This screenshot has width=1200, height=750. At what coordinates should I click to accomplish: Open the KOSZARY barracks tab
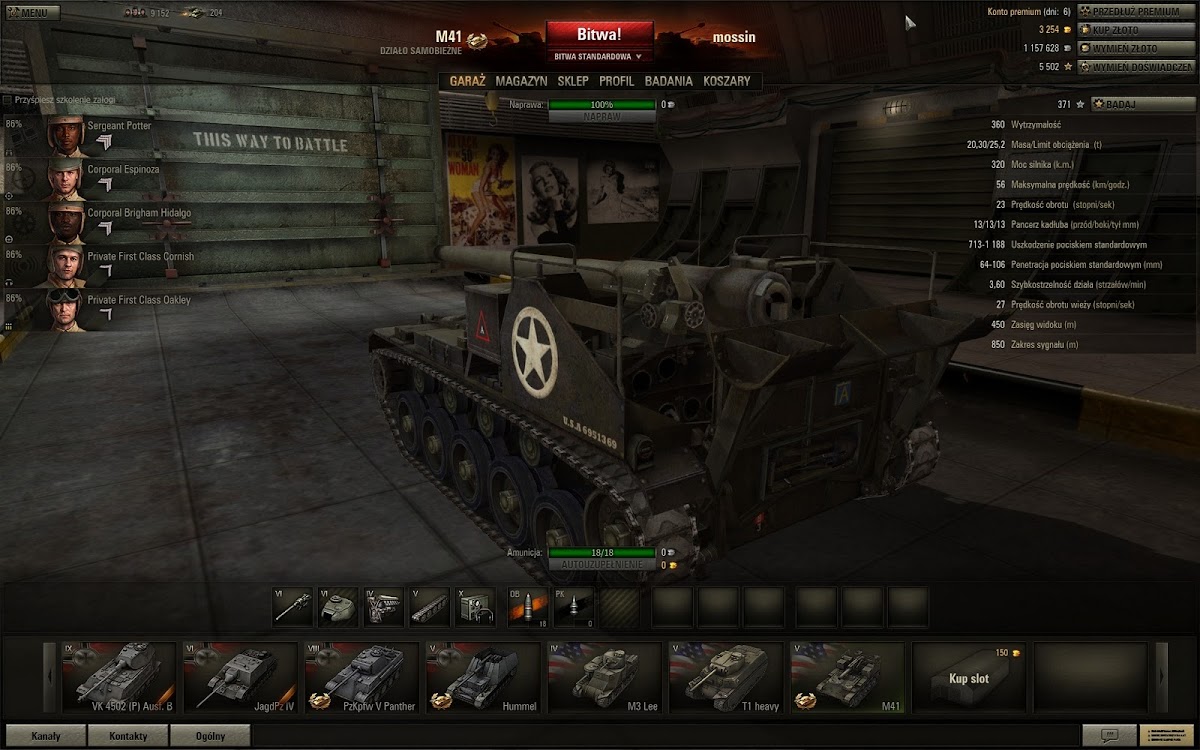click(x=726, y=81)
